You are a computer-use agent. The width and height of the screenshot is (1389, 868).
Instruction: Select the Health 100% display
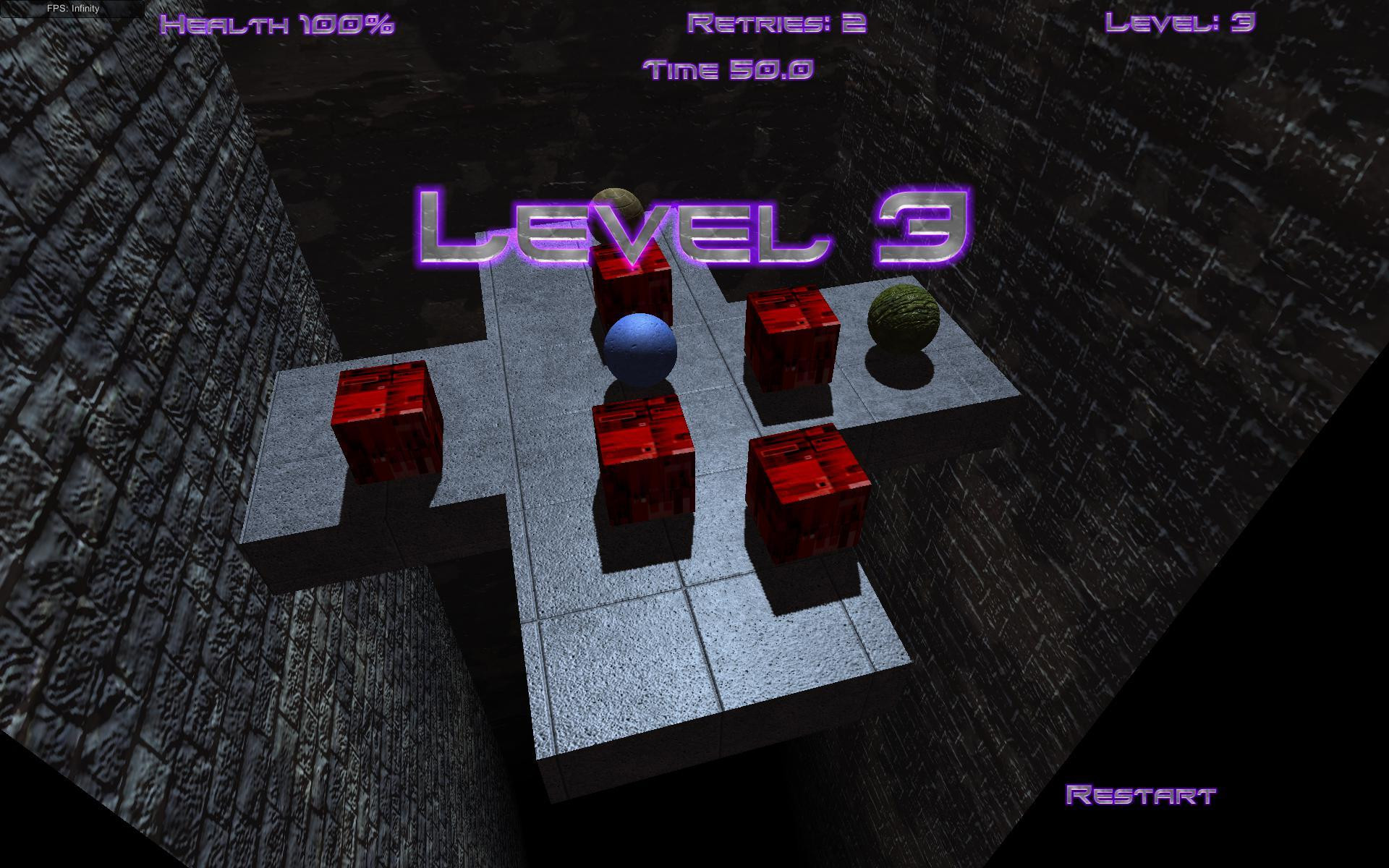tap(278, 25)
